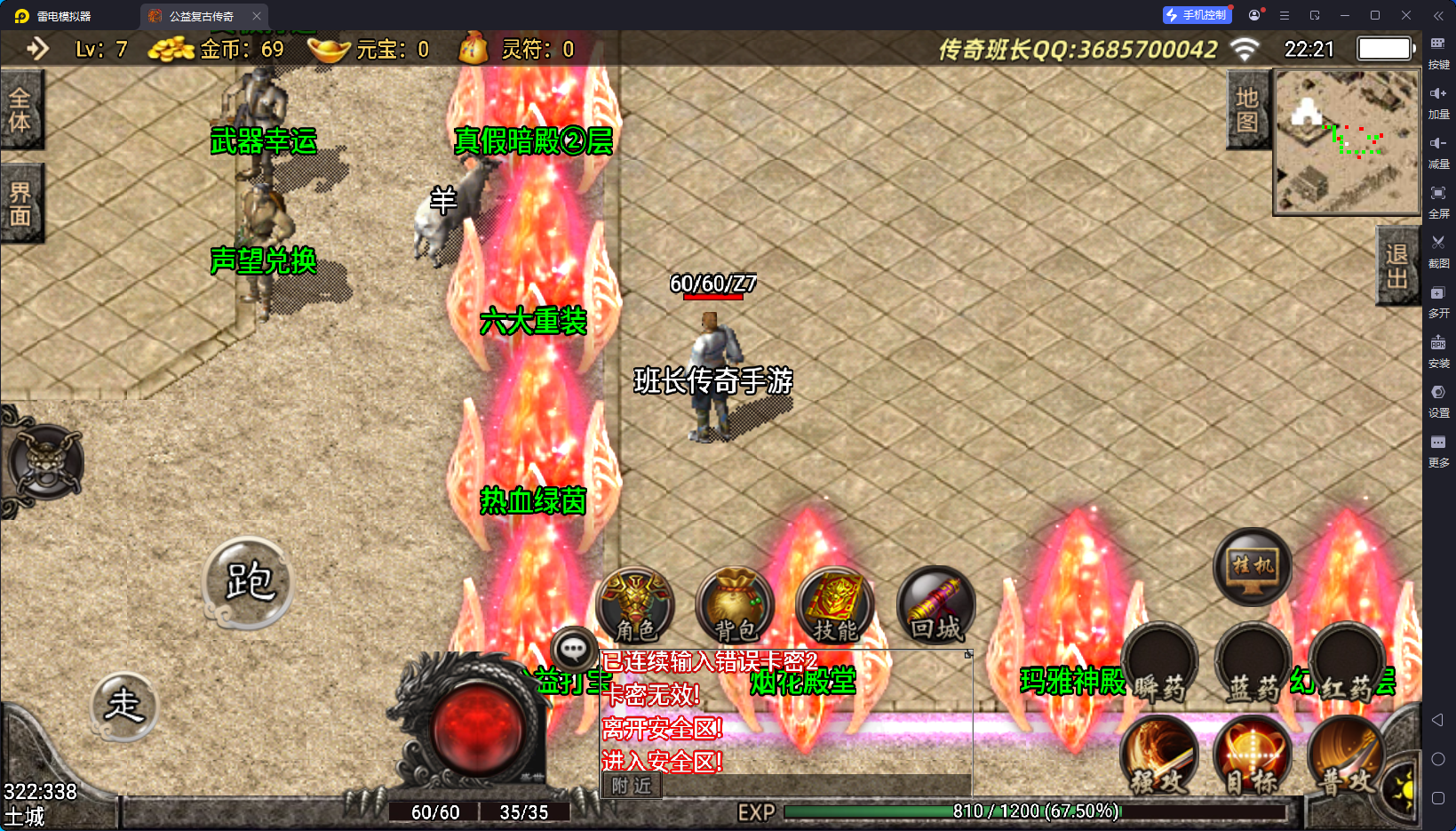1456x831 pixels.
Task: Trigger the 普攻 normal attack
Action: click(1345, 755)
